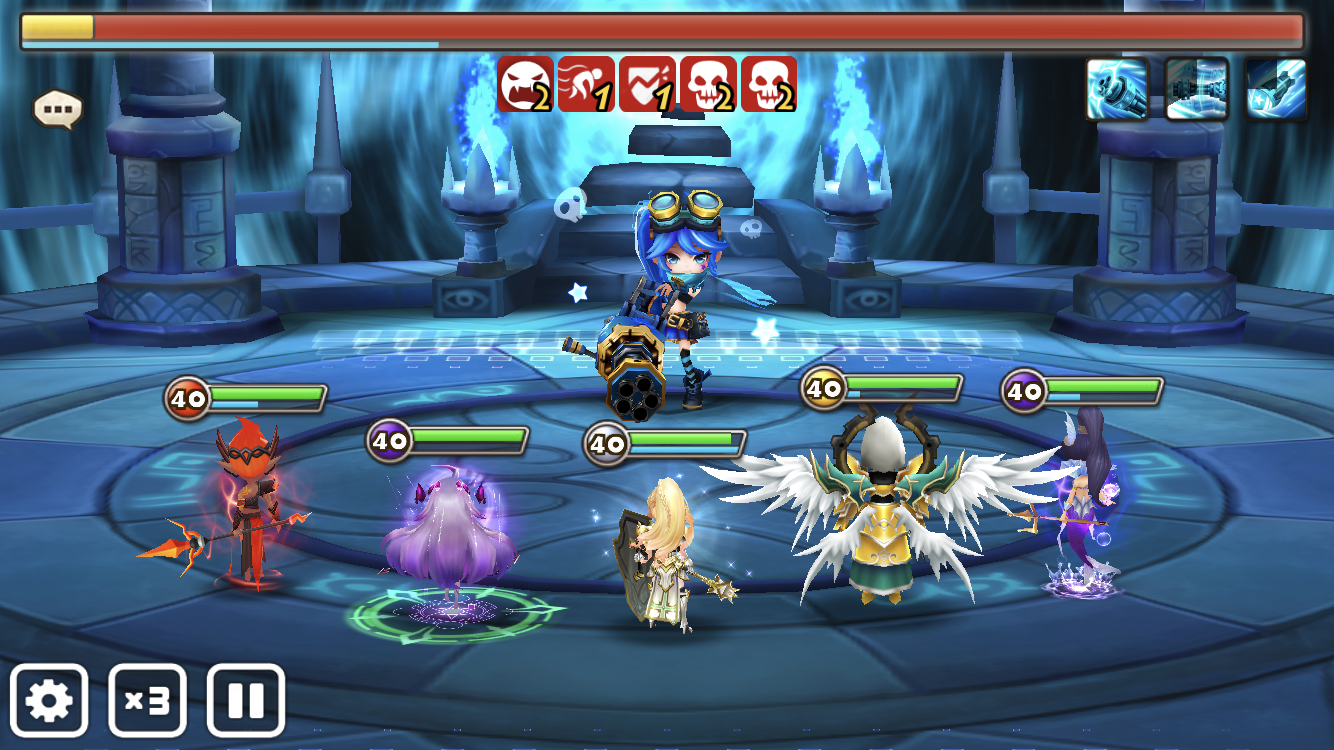This screenshot has height=750, width=1334.
Task: Select the twin cannon barrels skill icon
Action: coord(1196,89)
